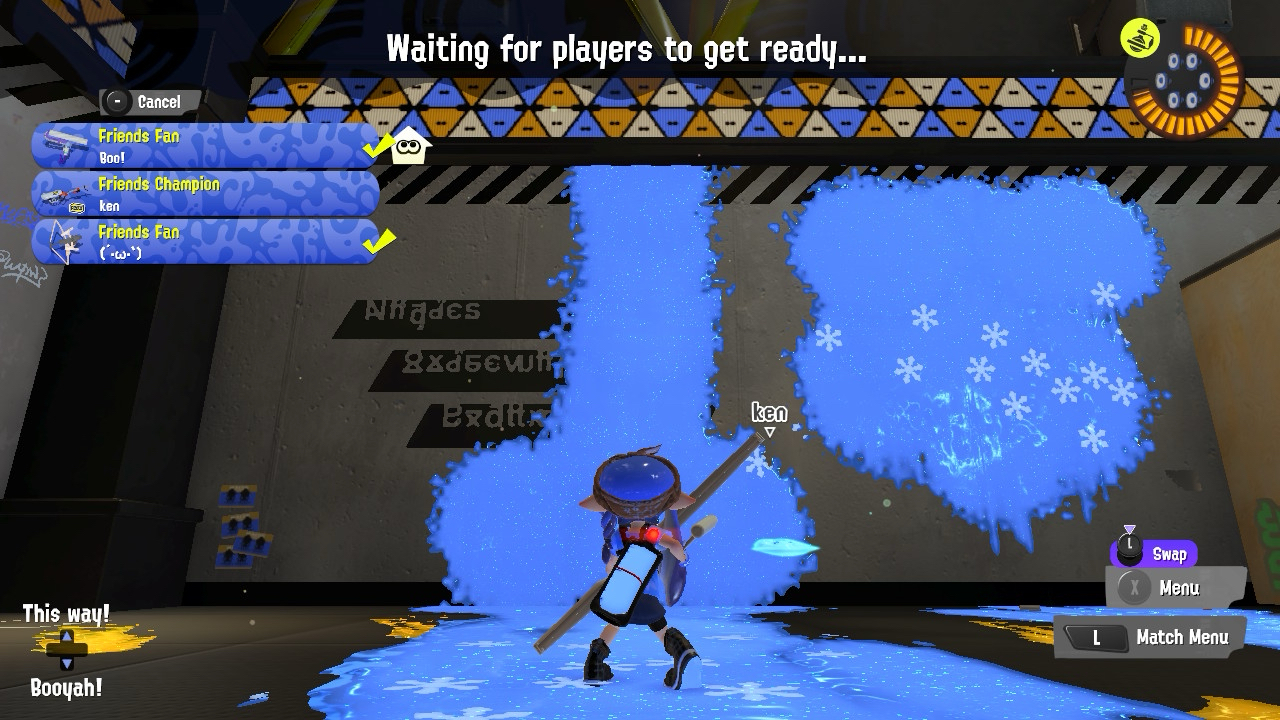Select the player row named Boo!

[x=205, y=146]
